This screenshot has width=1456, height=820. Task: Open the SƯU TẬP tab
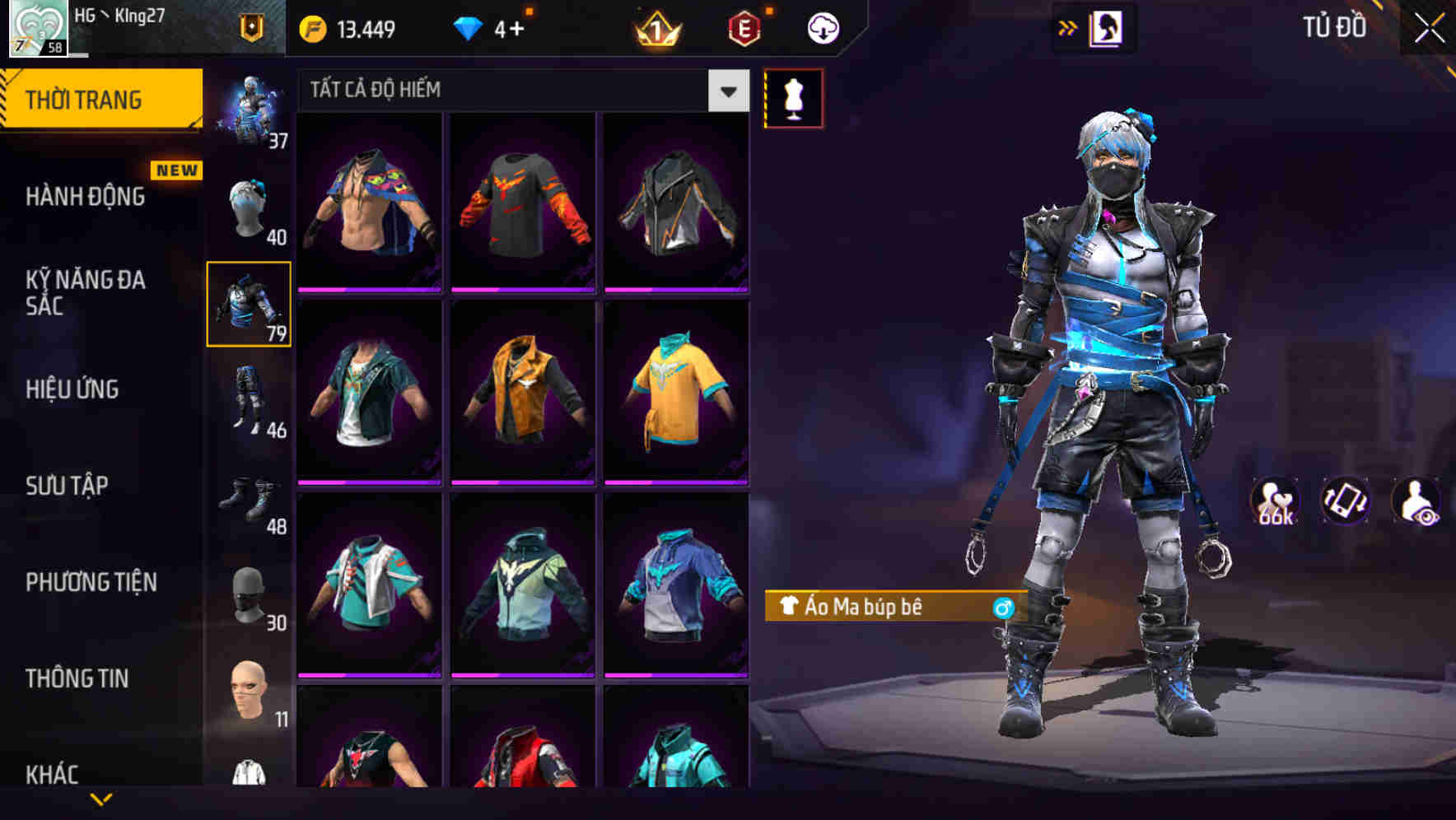pyautogui.click(x=69, y=487)
